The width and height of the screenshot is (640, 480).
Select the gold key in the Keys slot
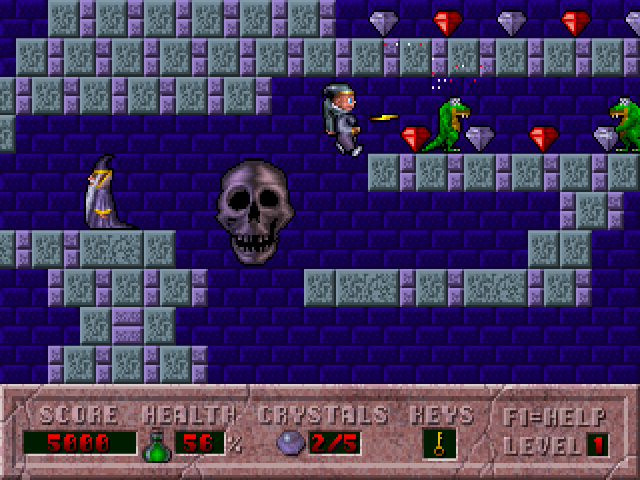coord(439,442)
